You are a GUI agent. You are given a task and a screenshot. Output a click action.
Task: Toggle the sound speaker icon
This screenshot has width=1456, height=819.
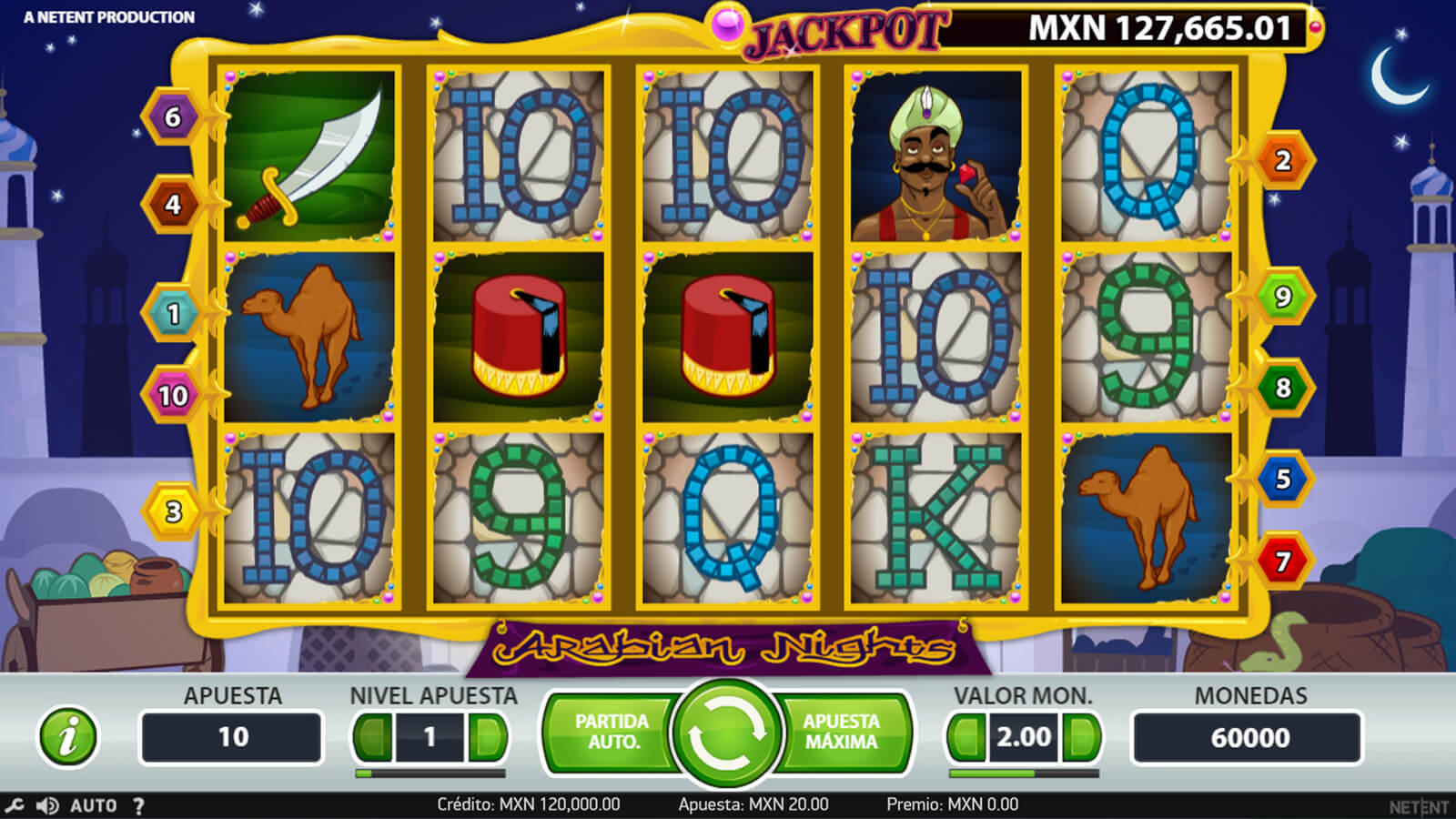[x=47, y=805]
